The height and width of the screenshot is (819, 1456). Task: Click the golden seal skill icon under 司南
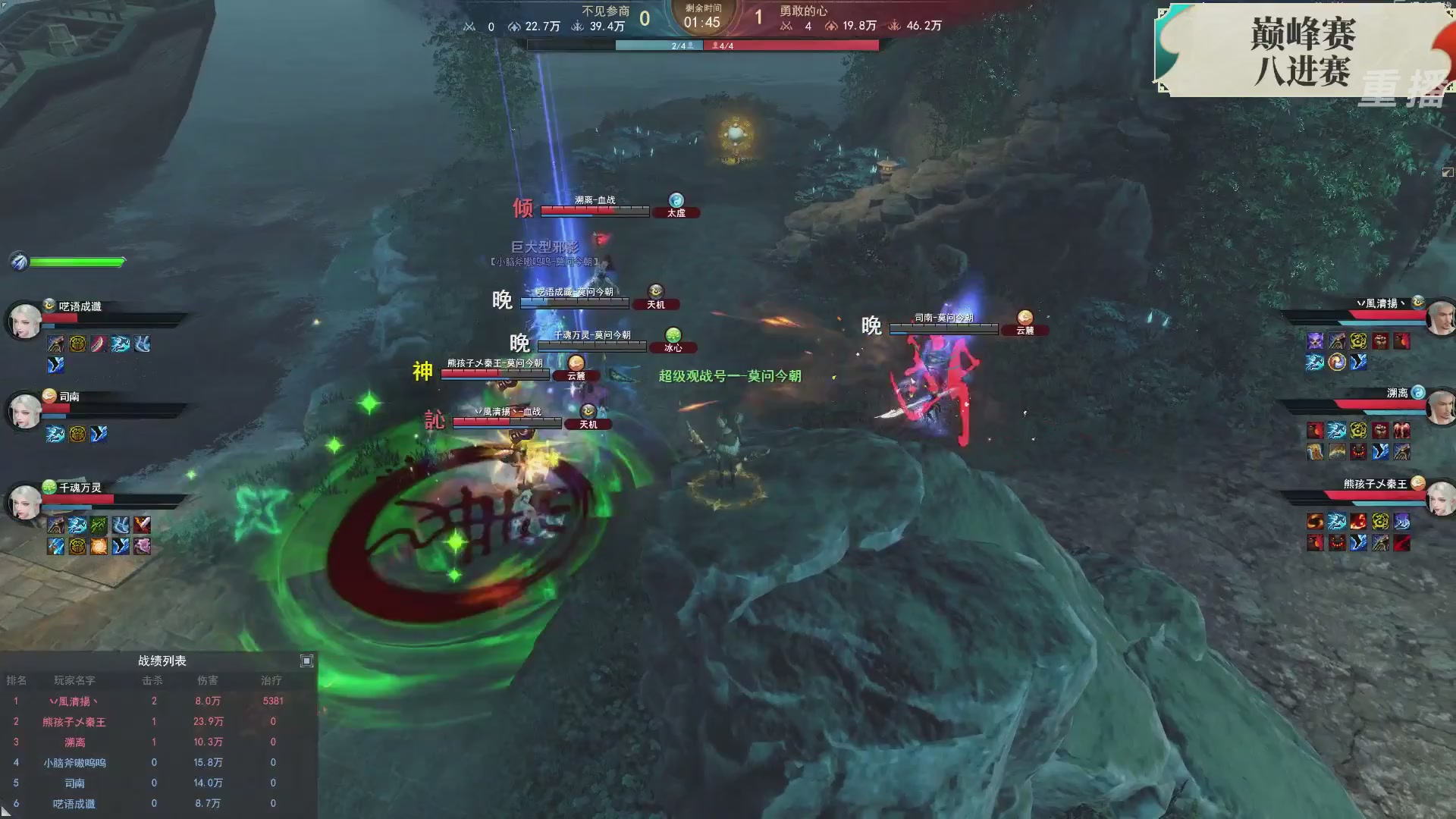tap(77, 435)
